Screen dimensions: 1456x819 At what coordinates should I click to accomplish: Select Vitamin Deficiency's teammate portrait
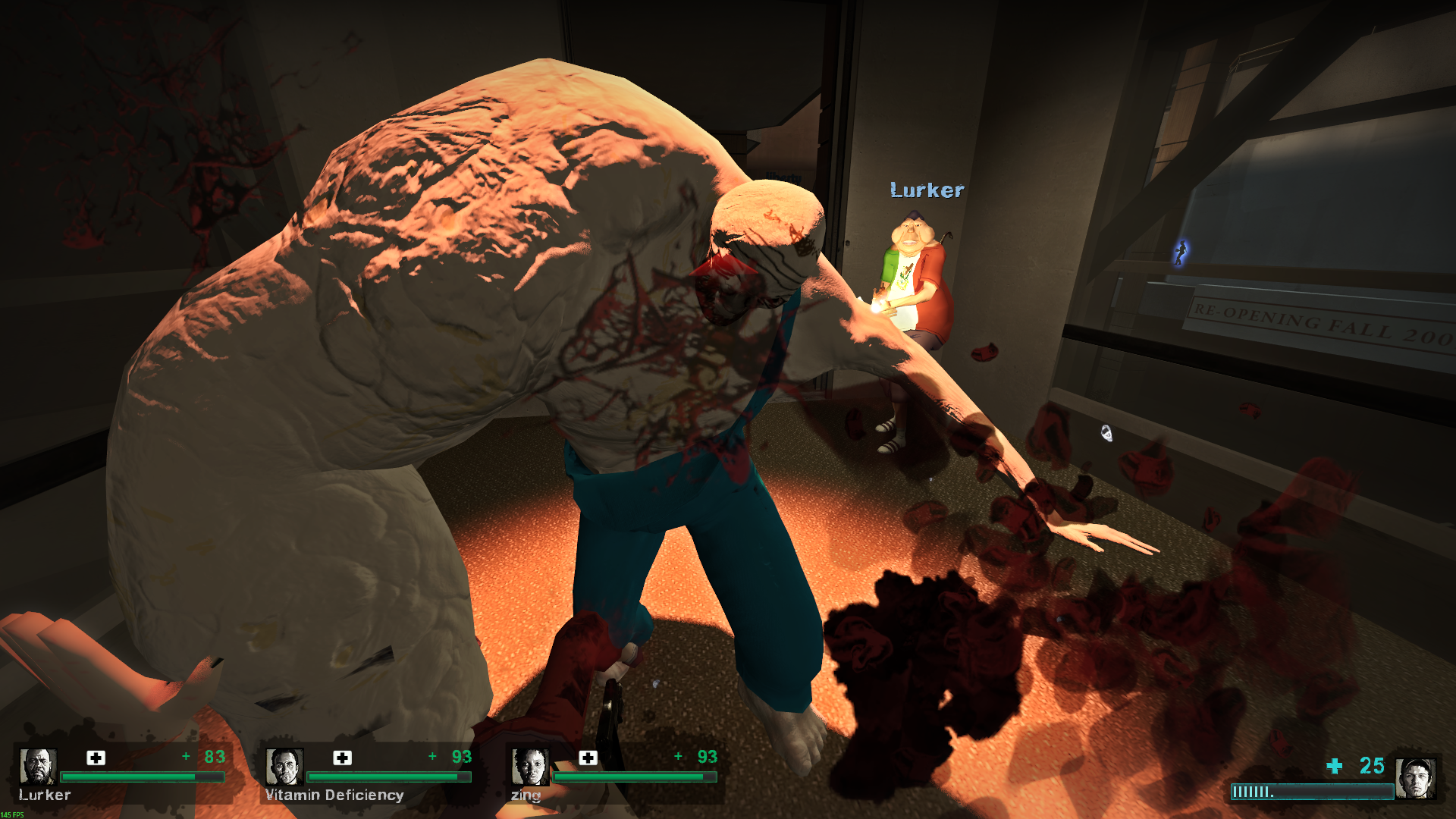point(284,766)
